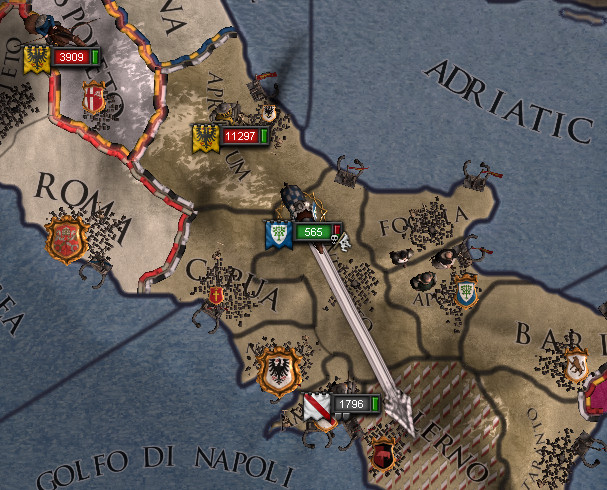Open the small red shield in Capua
607x490 pixels.
(217, 296)
